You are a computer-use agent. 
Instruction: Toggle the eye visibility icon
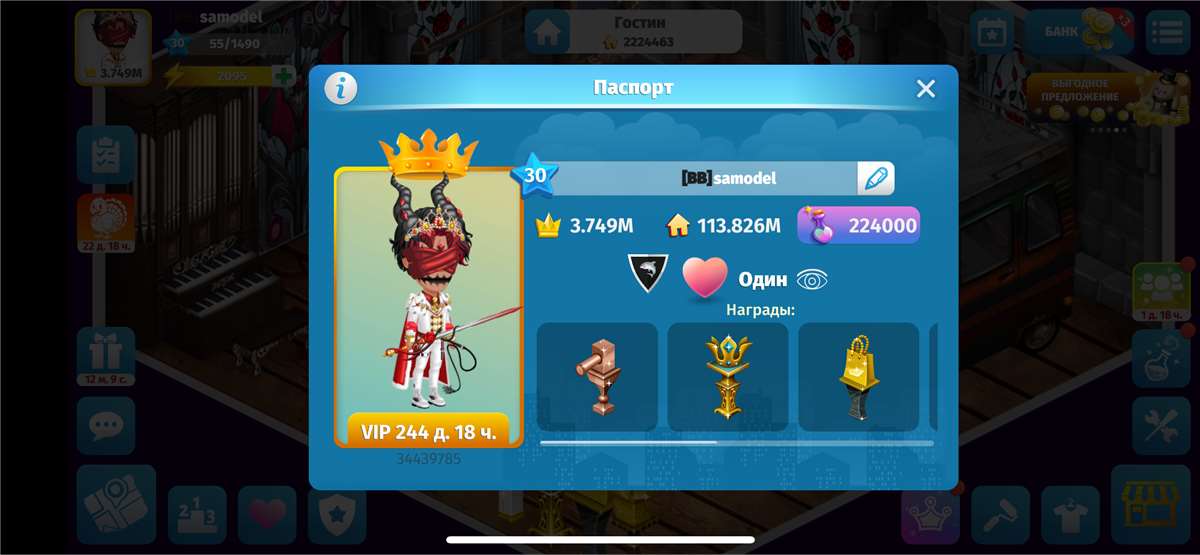[811, 280]
